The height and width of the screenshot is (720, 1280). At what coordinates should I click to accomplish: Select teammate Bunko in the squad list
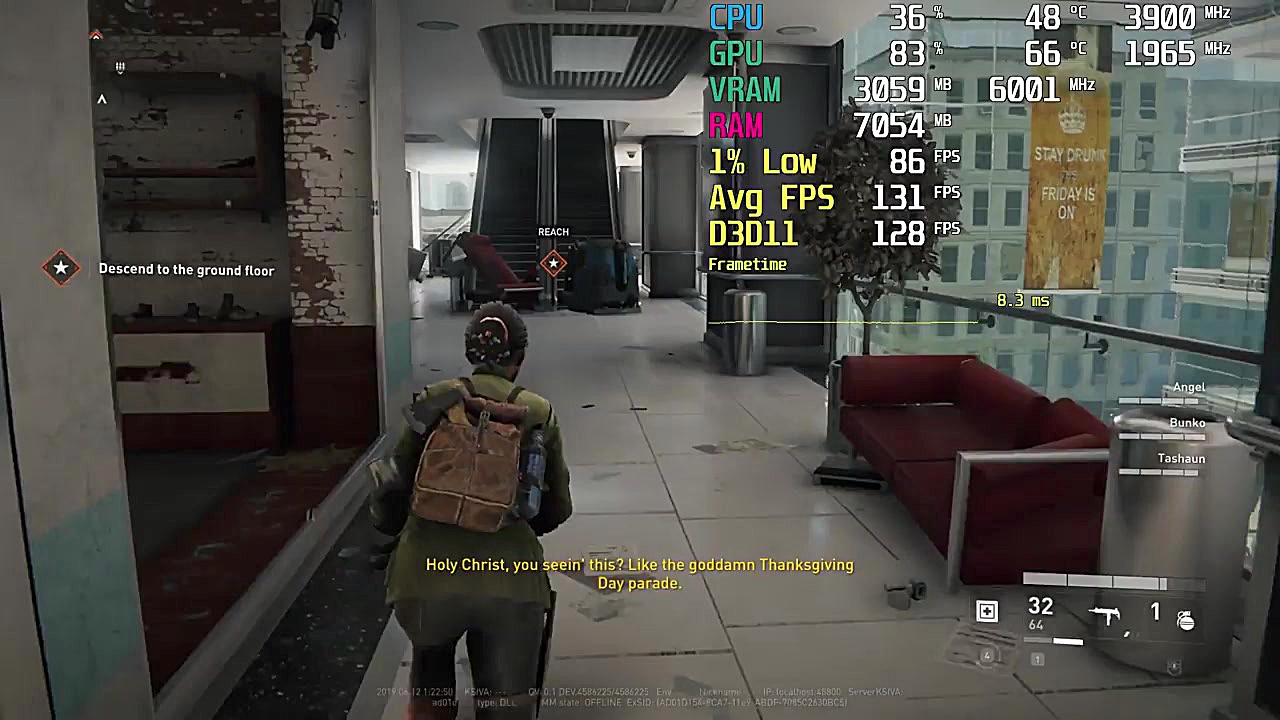[x=1186, y=423]
